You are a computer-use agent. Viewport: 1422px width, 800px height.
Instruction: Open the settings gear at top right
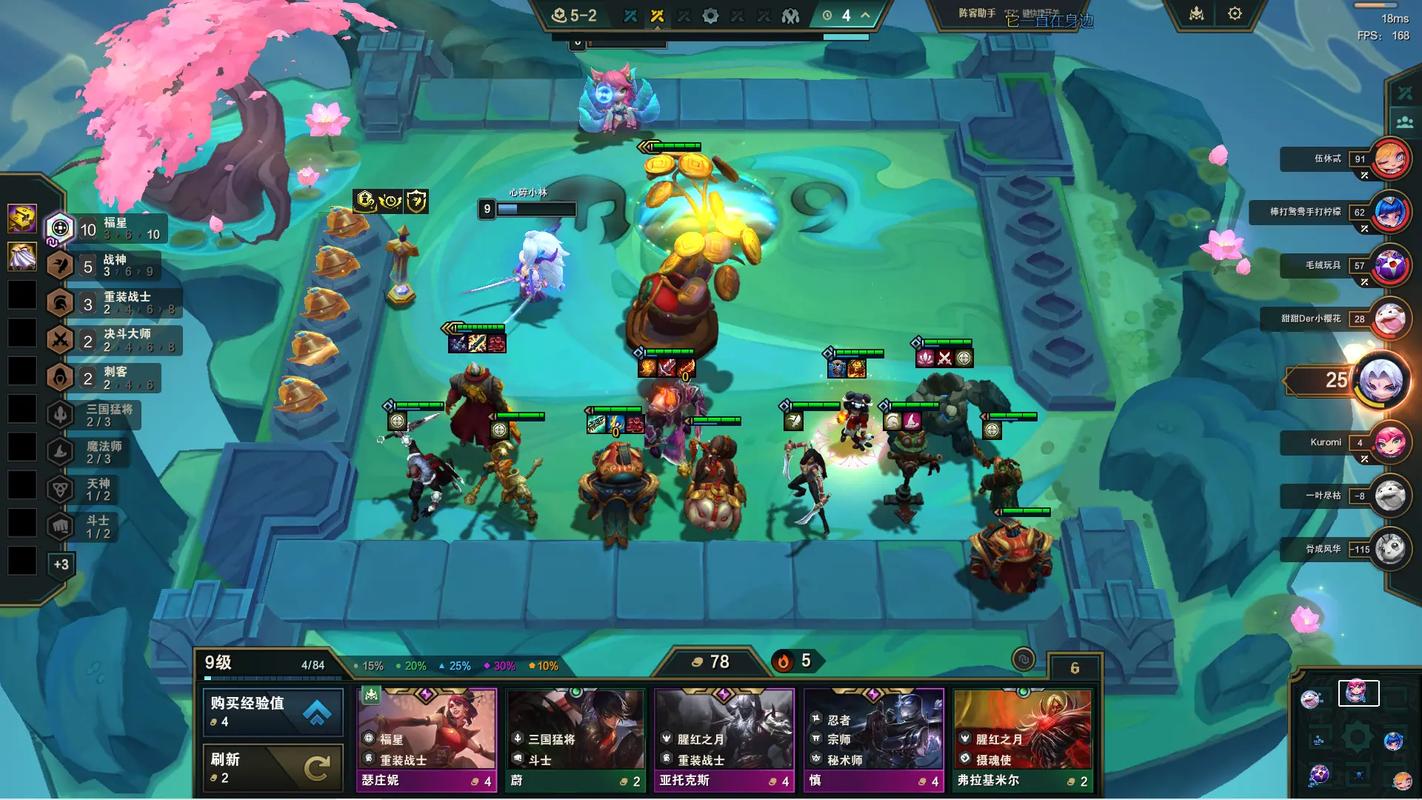click(1235, 14)
